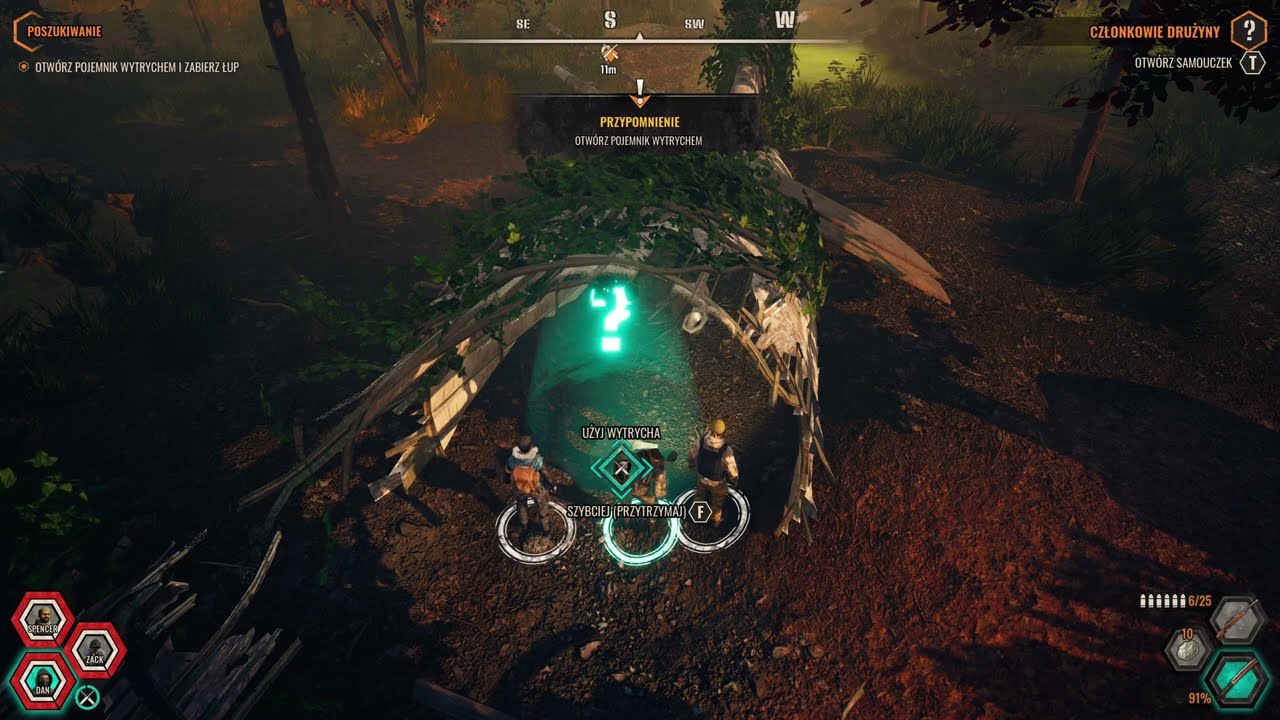Screen dimensions: 1280x720
Task: Click the objective marker on the compass
Action: pyautogui.click(x=608, y=53)
